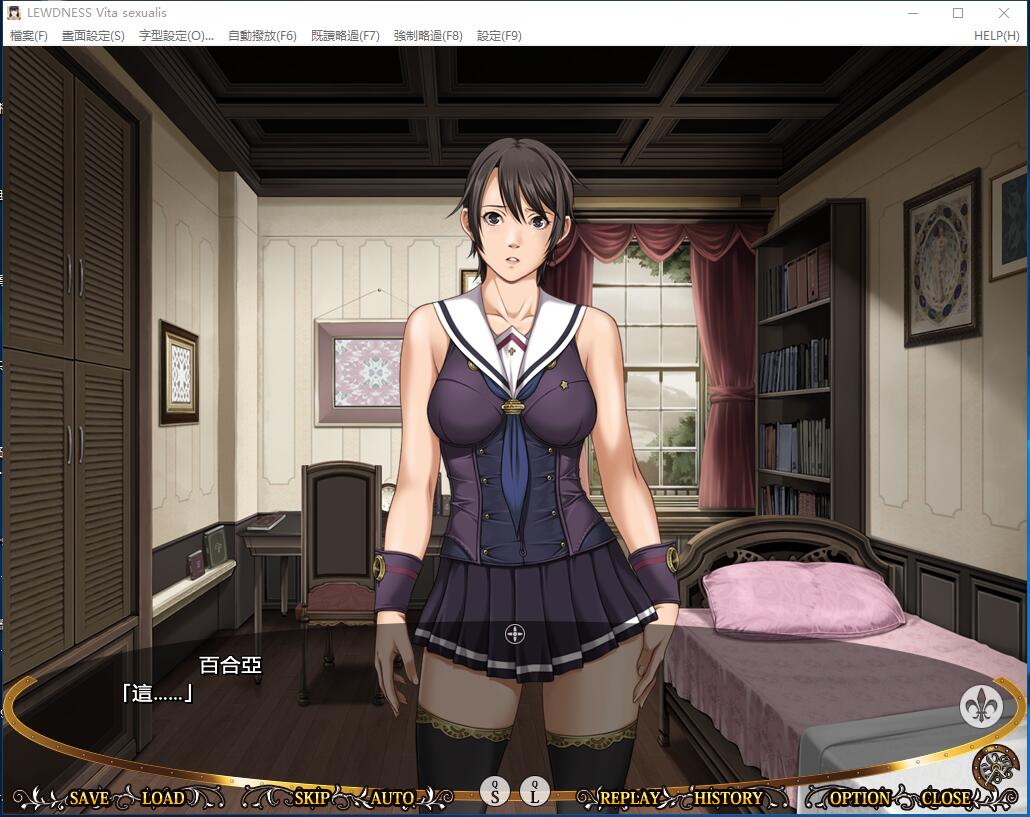Click the 自動撥放(F6) menu item

coord(262,36)
